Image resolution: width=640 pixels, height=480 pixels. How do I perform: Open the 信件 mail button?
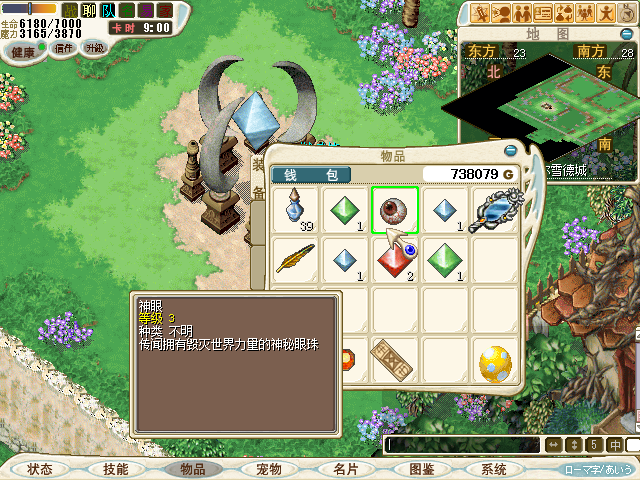click(64, 48)
